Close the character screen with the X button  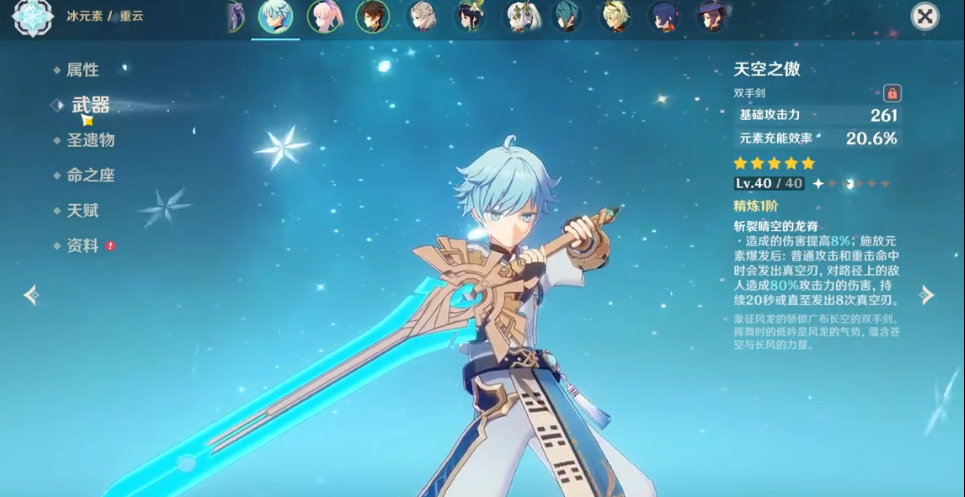coord(925,16)
